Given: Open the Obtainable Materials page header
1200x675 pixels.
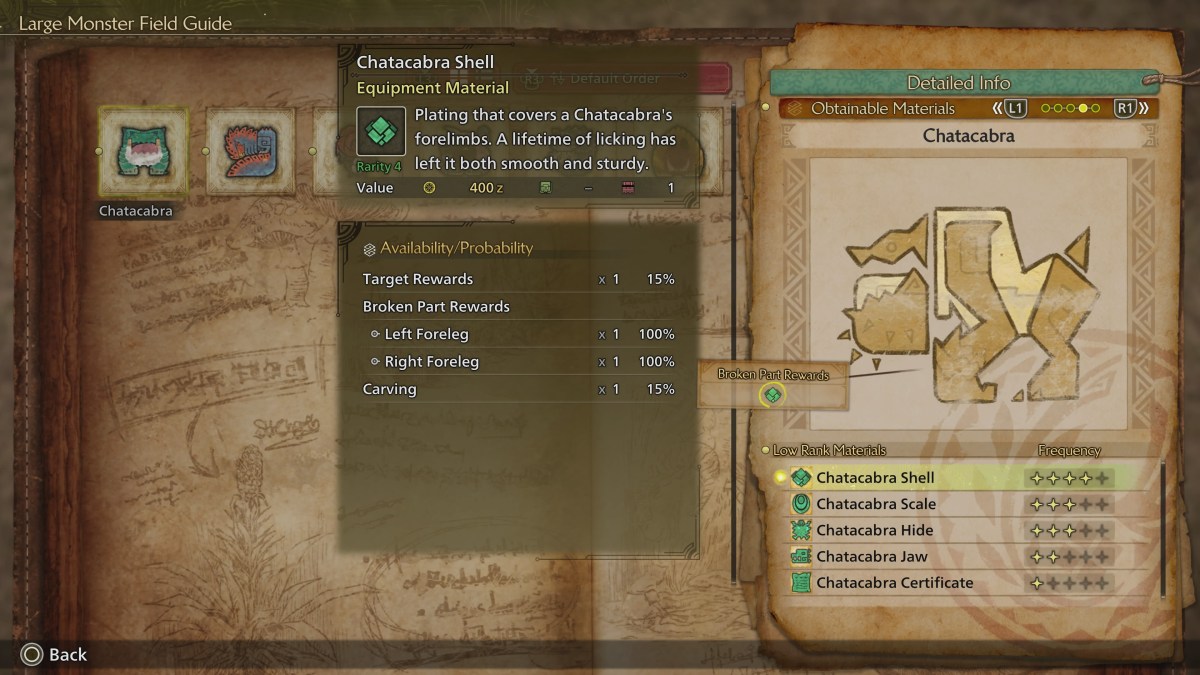Looking at the screenshot, I should tap(882, 108).
